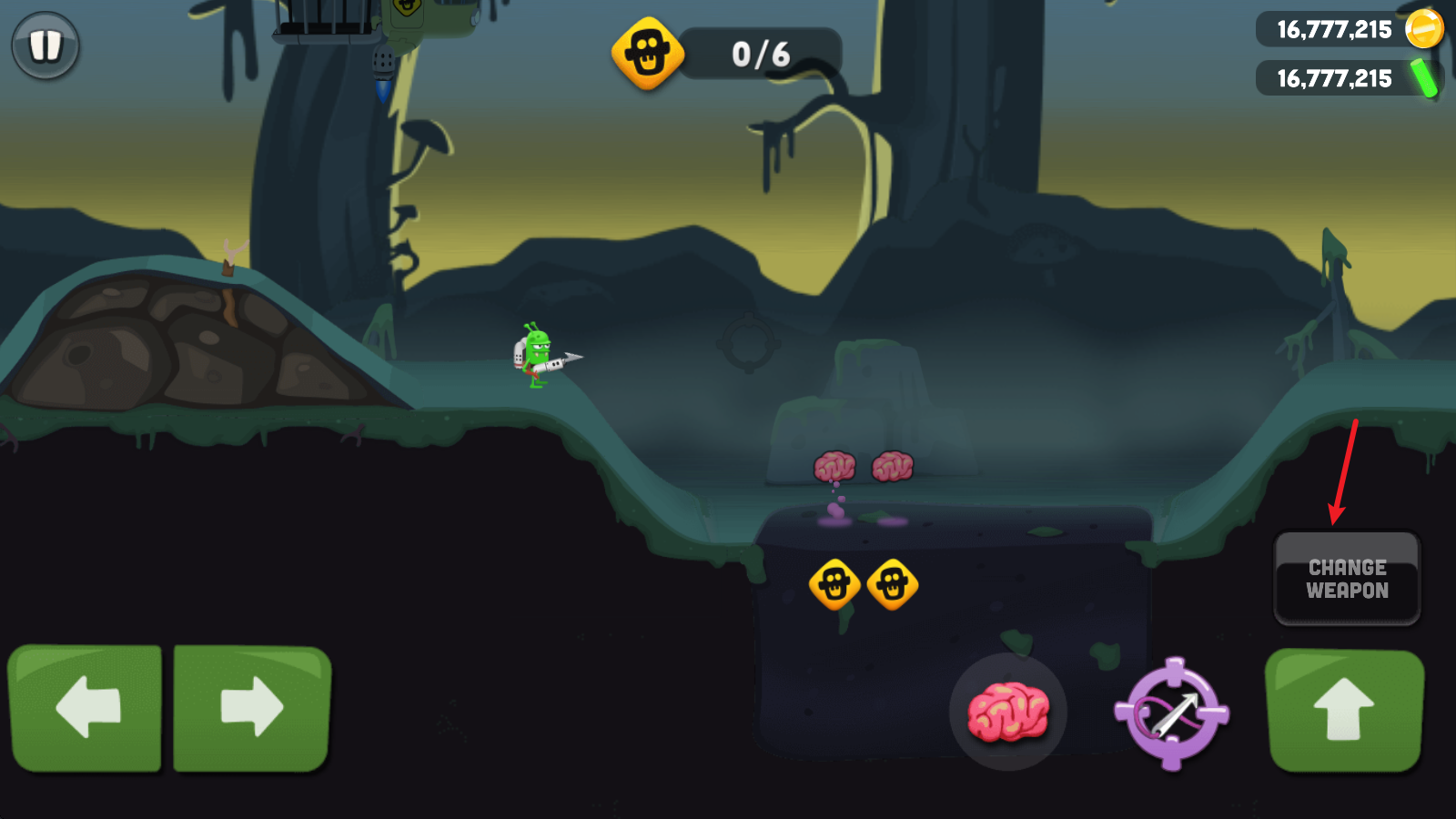This screenshot has height=819, width=1456.
Task: Throw brain bait using the brain button
Action: [1007, 712]
